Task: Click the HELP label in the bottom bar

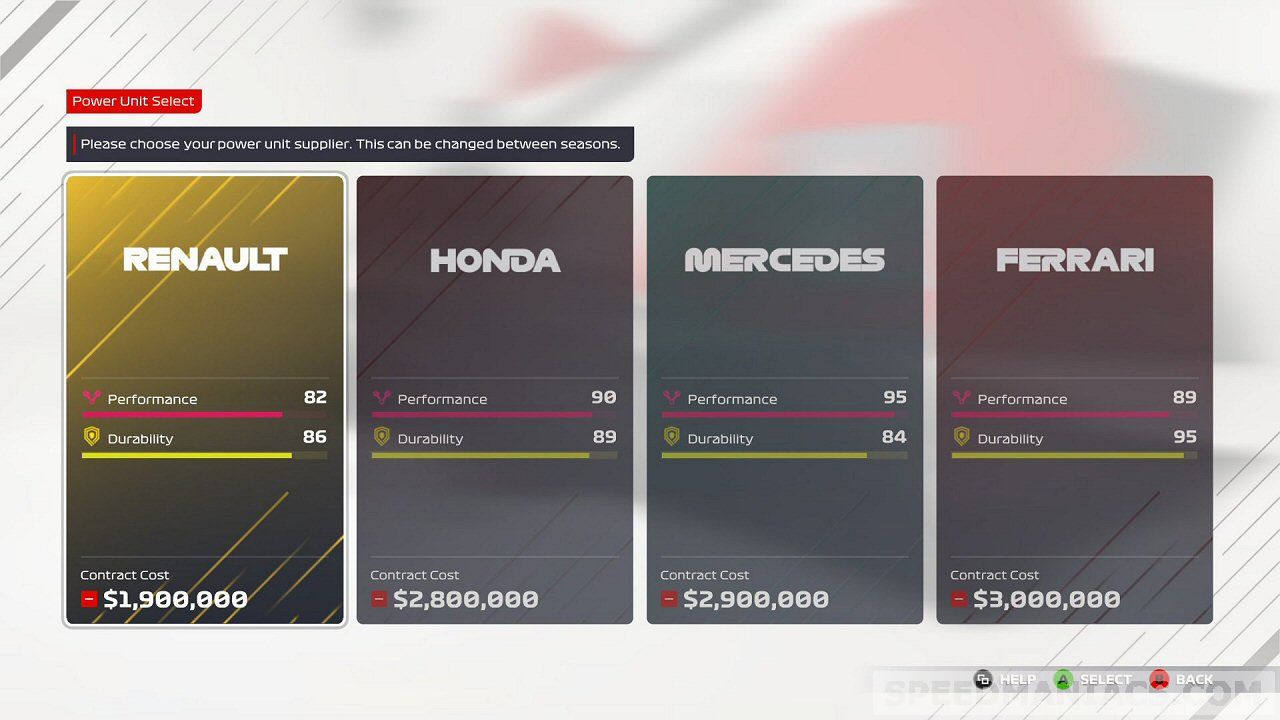Action: tap(1018, 679)
